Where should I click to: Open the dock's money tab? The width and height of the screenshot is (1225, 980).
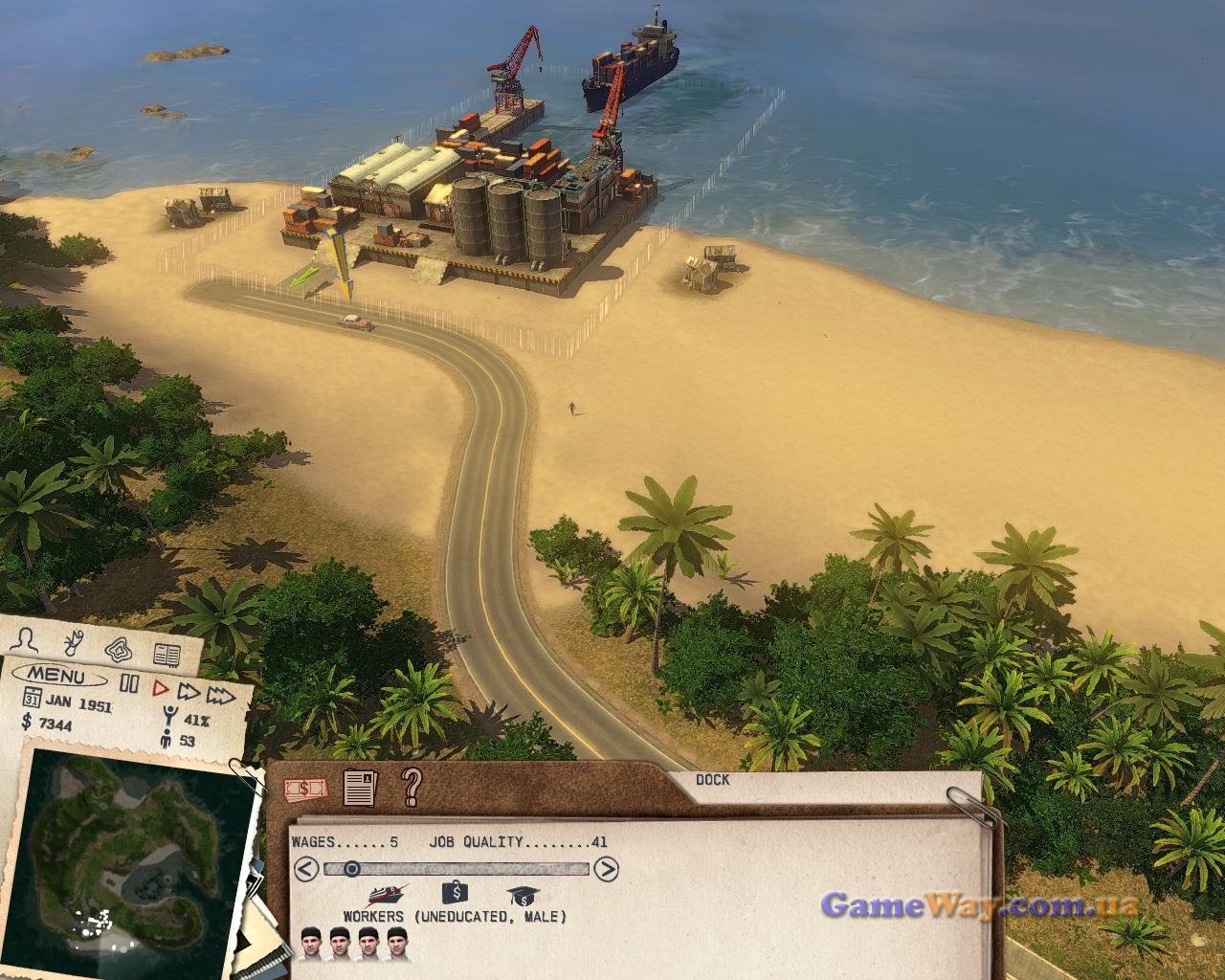tap(305, 788)
